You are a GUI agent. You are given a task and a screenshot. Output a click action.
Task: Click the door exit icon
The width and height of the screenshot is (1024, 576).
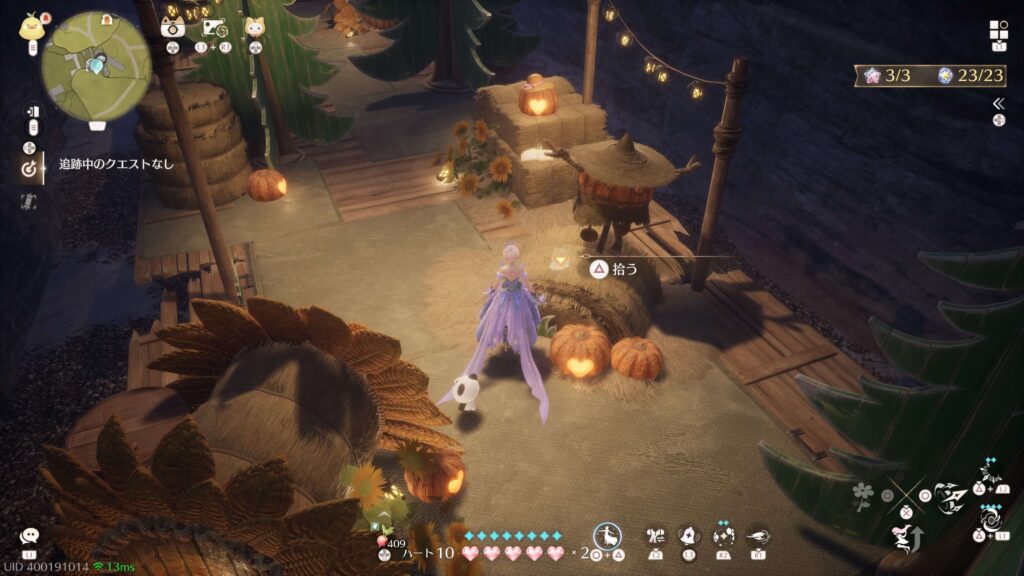(31, 111)
